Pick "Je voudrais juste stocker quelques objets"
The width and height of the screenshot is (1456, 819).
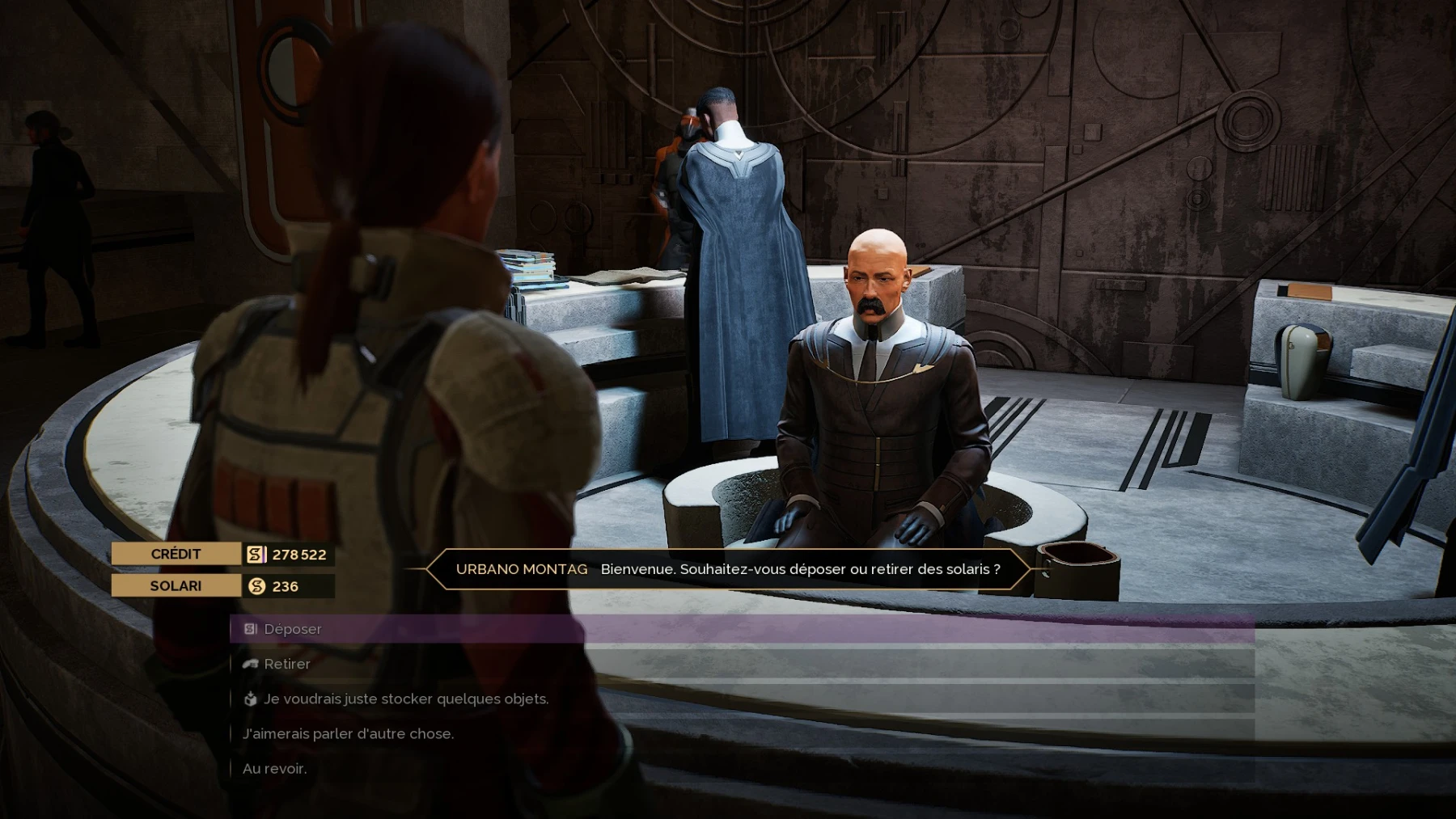click(x=406, y=699)
